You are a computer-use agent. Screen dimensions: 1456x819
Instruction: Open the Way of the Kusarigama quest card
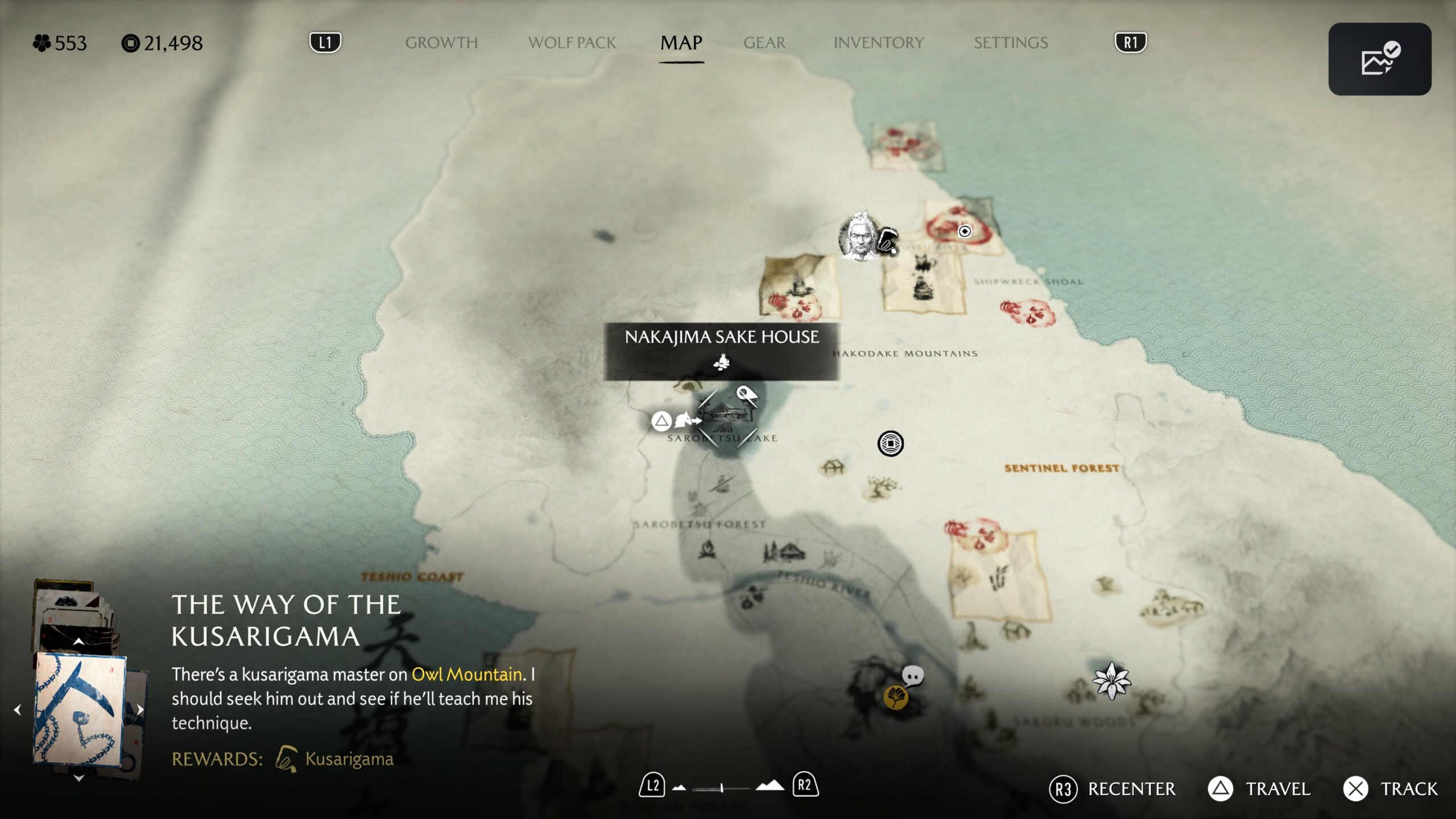point(80,709)
